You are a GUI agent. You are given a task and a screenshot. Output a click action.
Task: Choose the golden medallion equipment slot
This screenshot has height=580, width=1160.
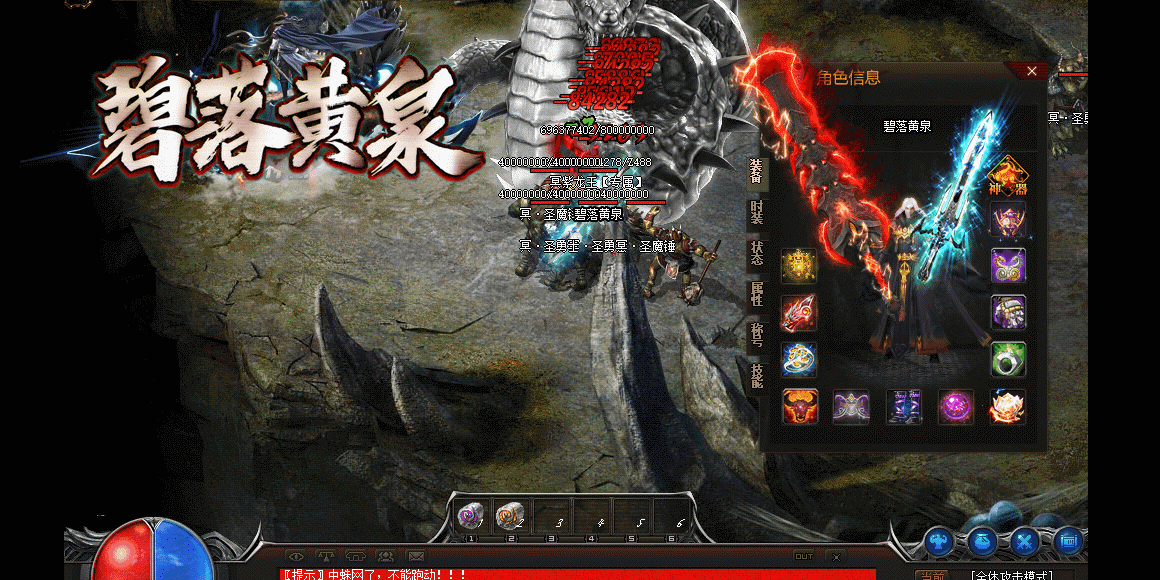[799, 266]
